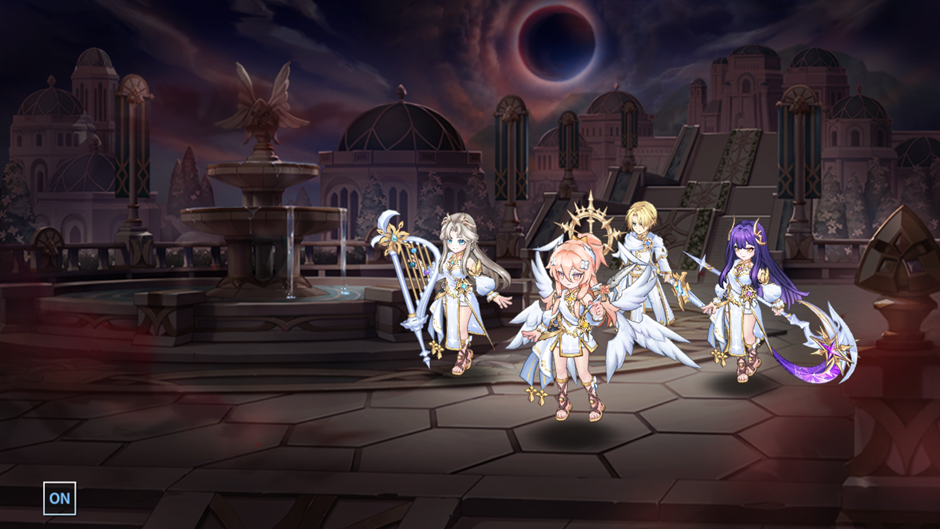
Task: Toggle the ON button
Action: (59, 498)
